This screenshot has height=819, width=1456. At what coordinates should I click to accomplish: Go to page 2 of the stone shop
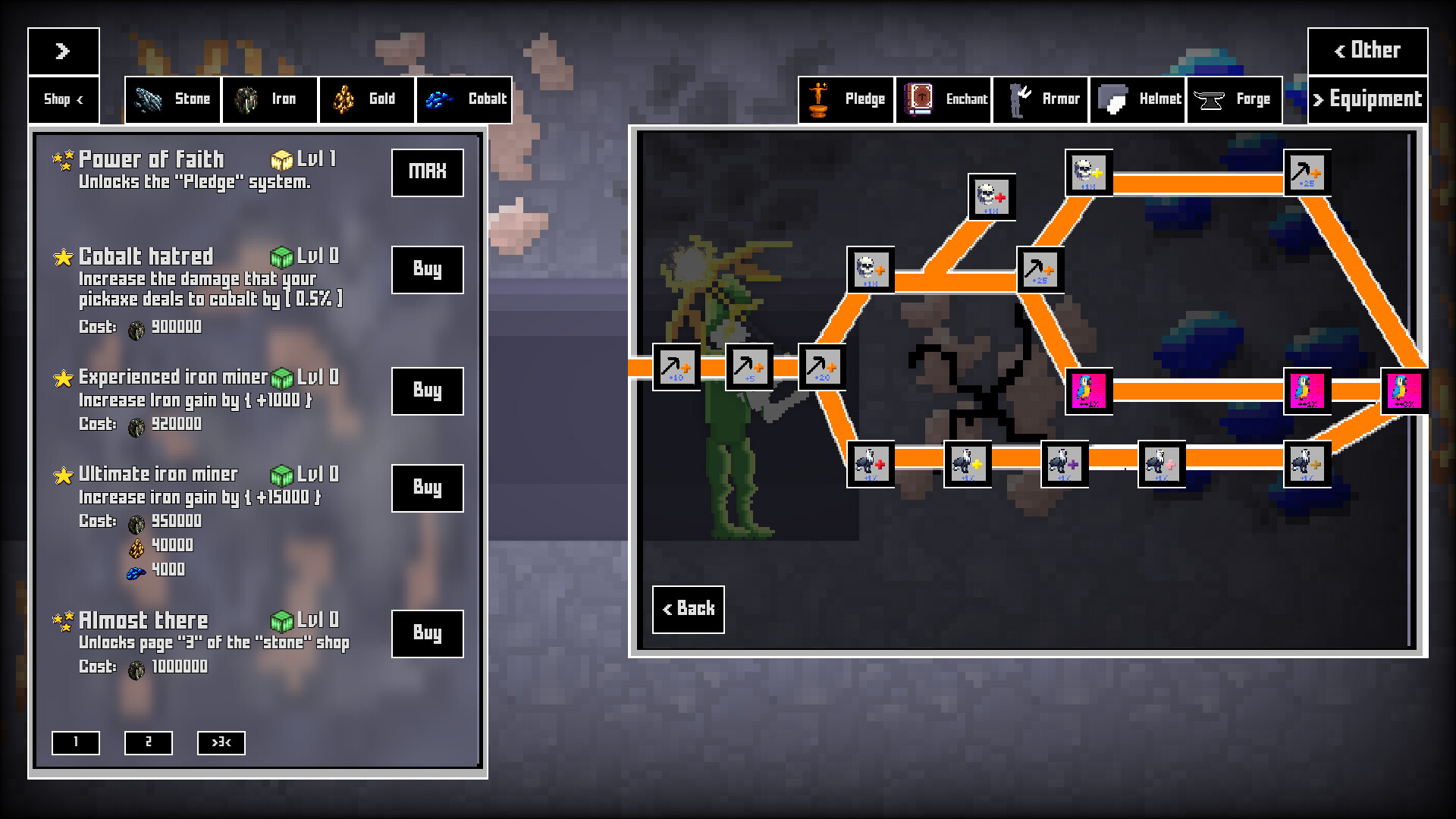point(149,743)
